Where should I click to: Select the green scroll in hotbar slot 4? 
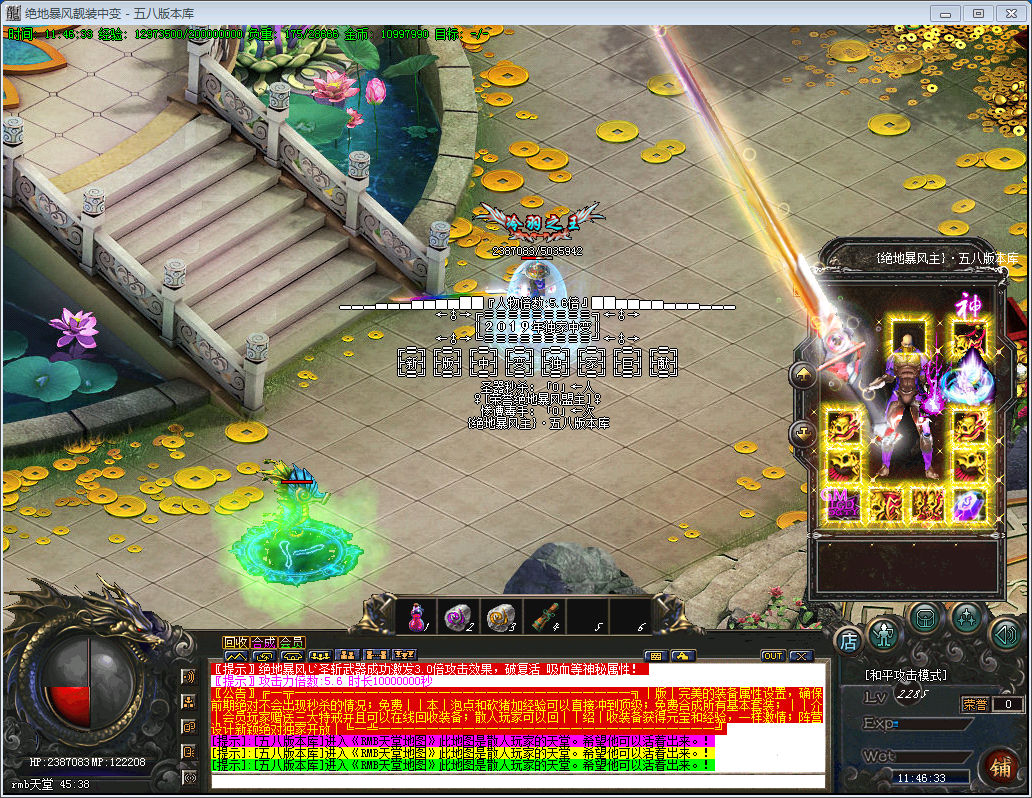[x=543, y=617]
